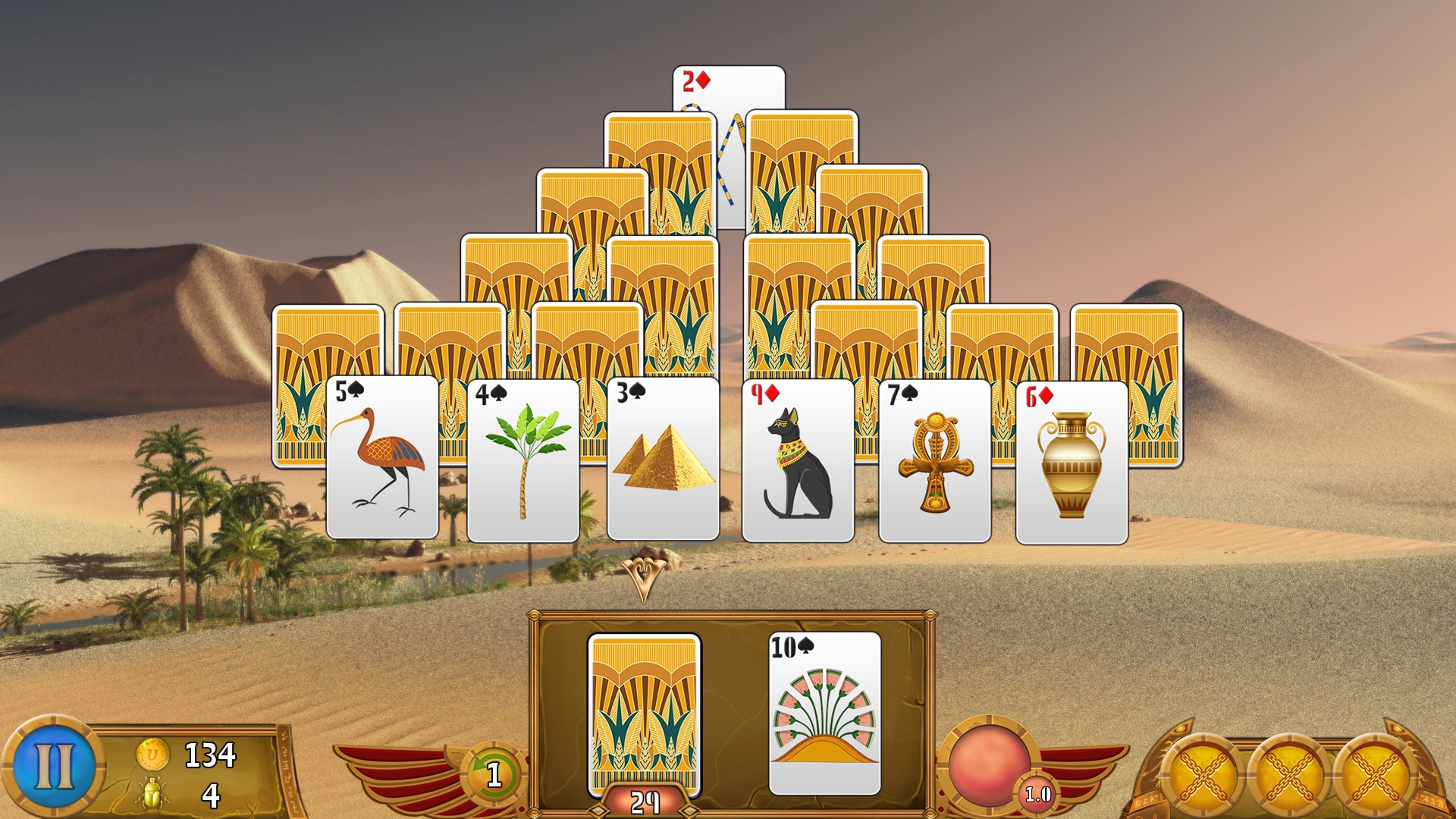Click the middle locked medallion
This screenshot has width=1456, height=819.
point(1289,775)
